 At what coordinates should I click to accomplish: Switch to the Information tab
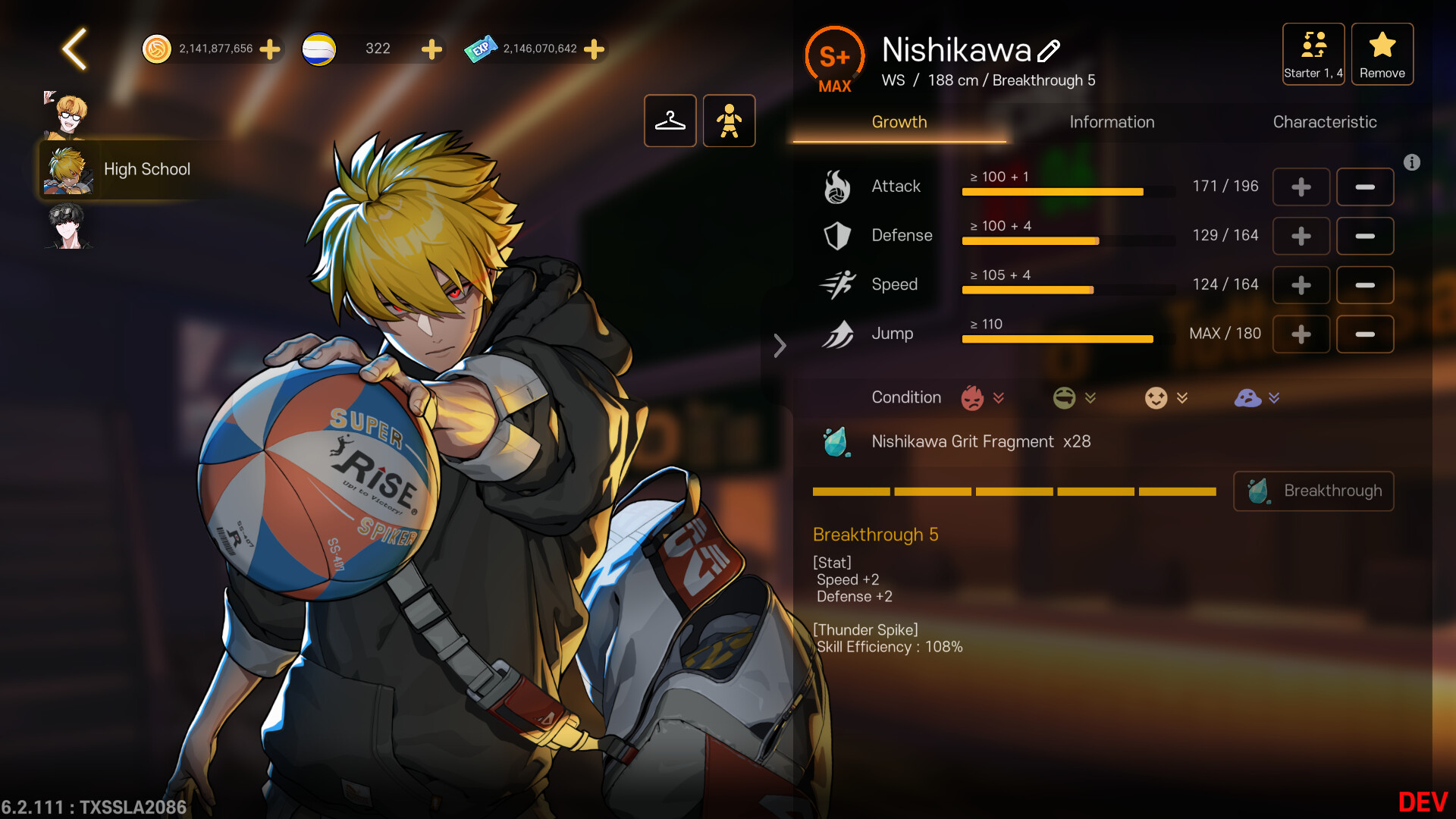pyautogui.click(x=1112, y=122)
